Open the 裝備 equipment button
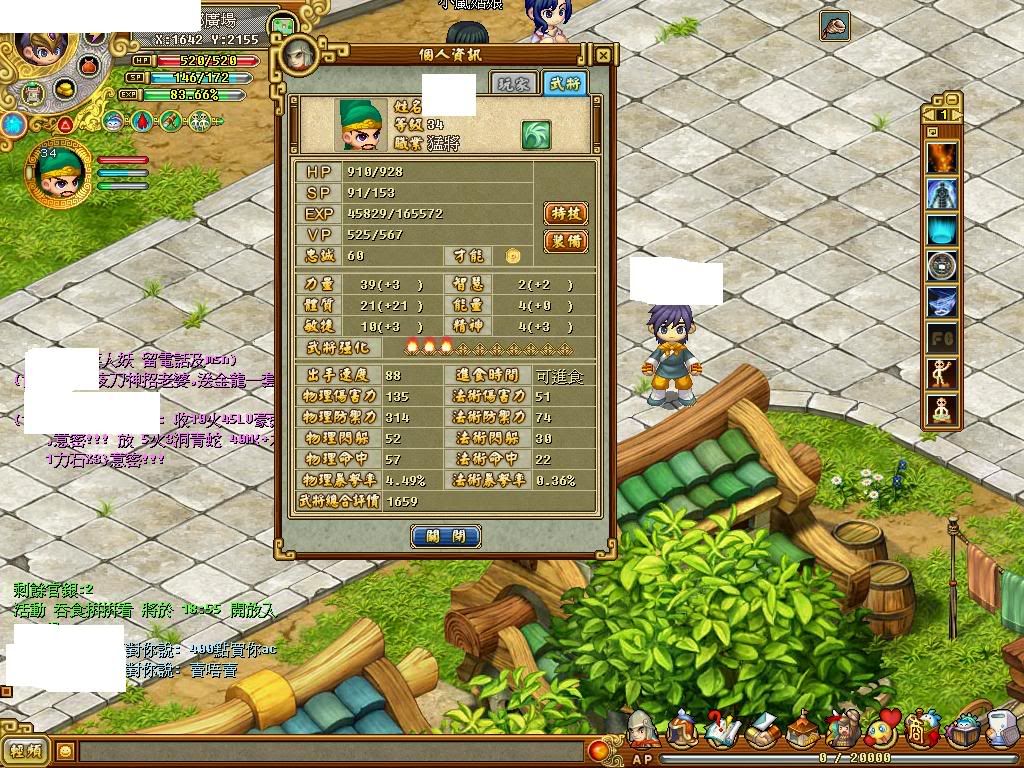This screenshot has width=1024, height=768. [x=565, y=241]
